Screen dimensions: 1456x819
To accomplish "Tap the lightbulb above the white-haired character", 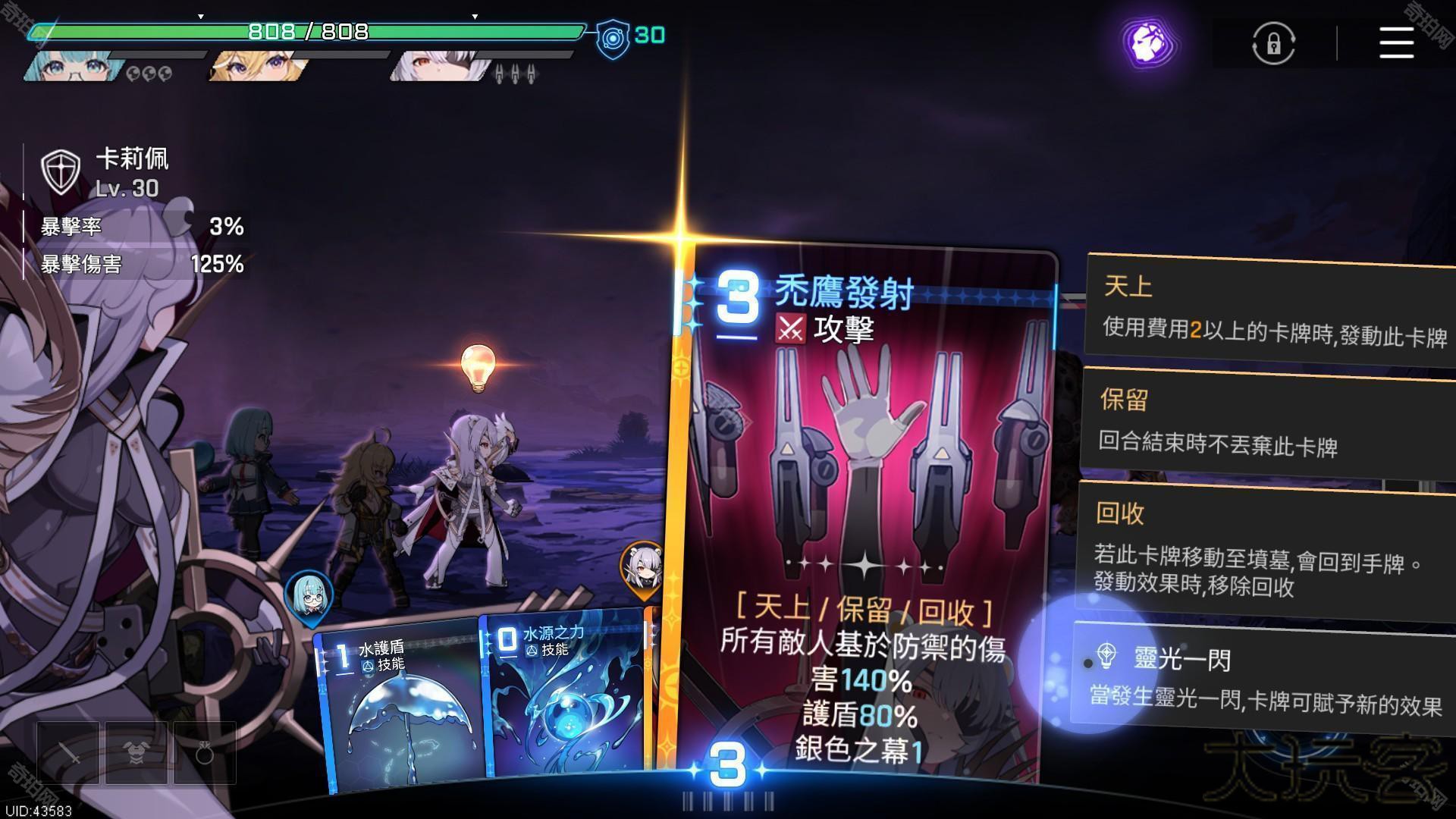I will pyautogui.click(x=478, y=367).
